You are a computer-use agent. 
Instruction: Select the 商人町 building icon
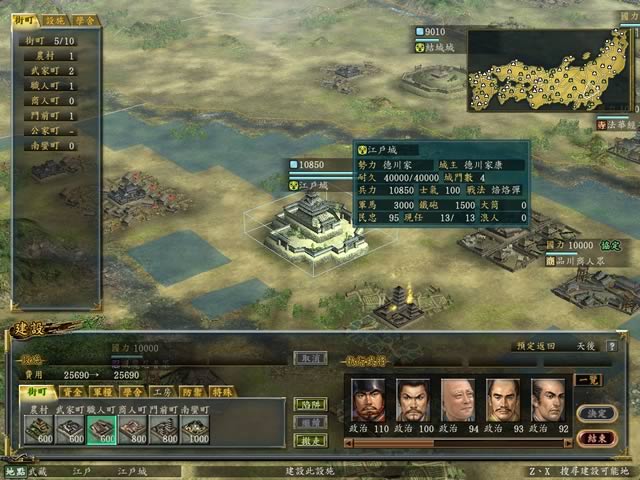pyautogui.click(x=132, y=430)
